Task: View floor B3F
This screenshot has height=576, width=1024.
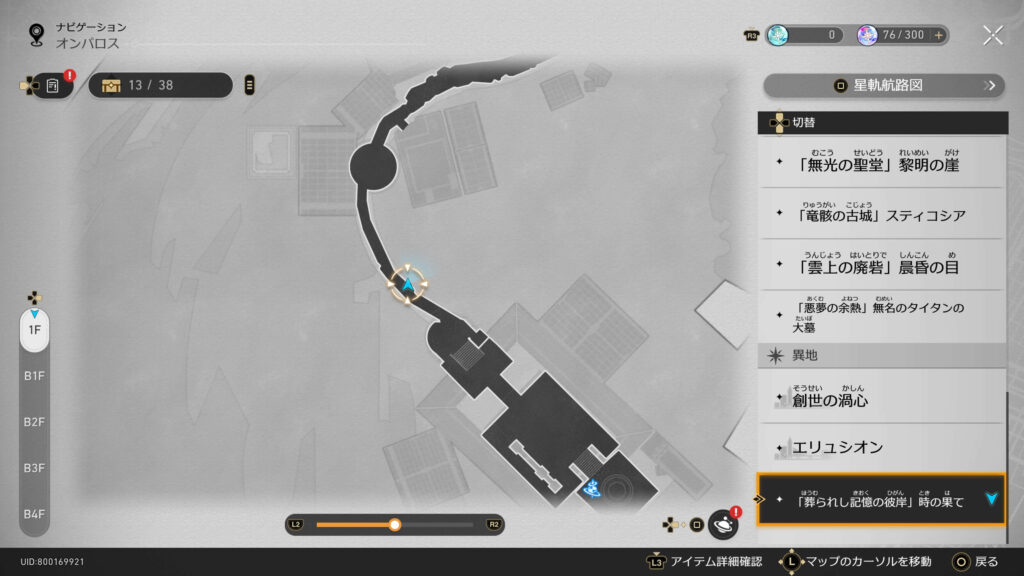Action: tap(34, 468)
